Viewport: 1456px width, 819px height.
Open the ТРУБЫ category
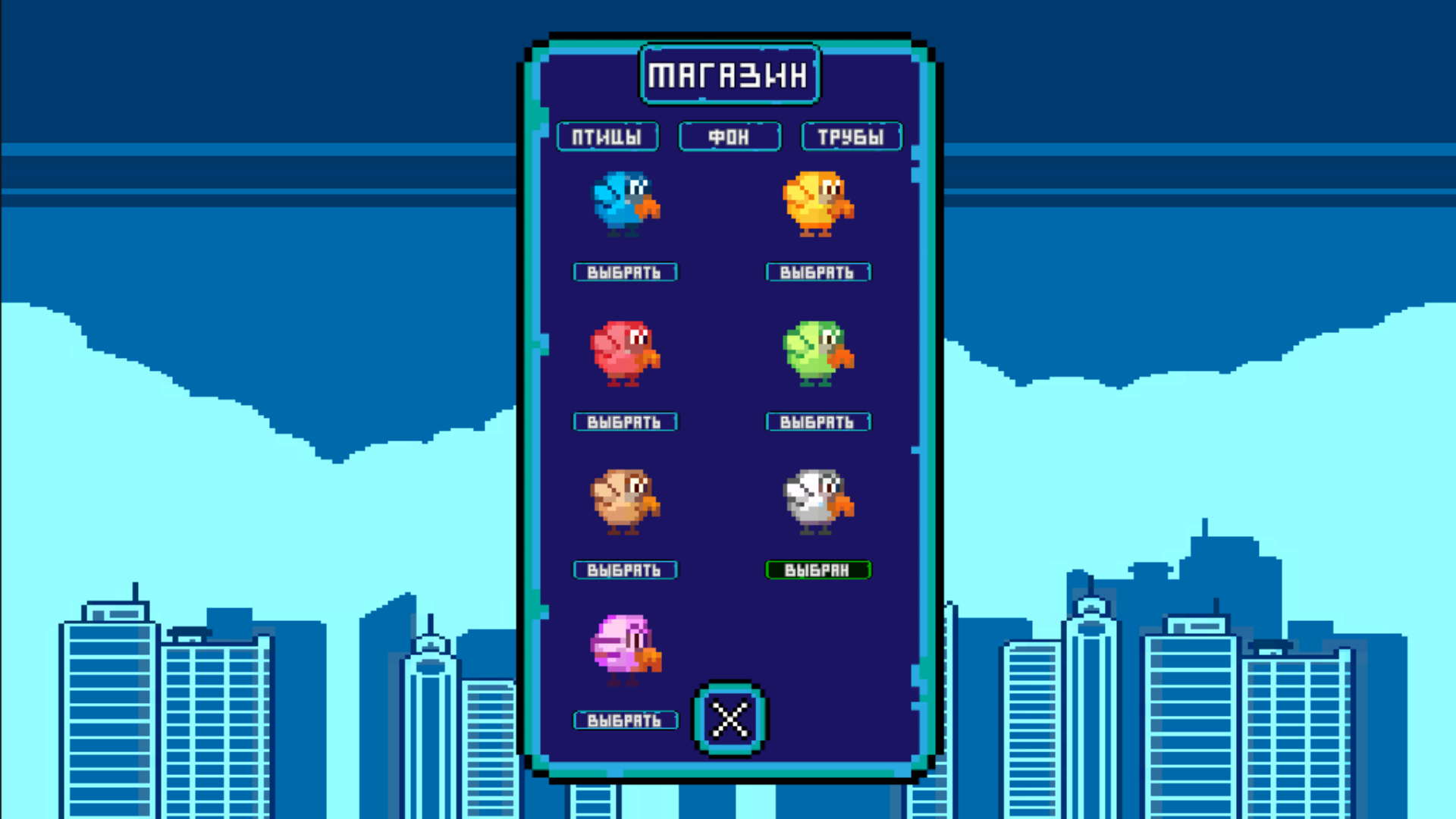(851, 136)
